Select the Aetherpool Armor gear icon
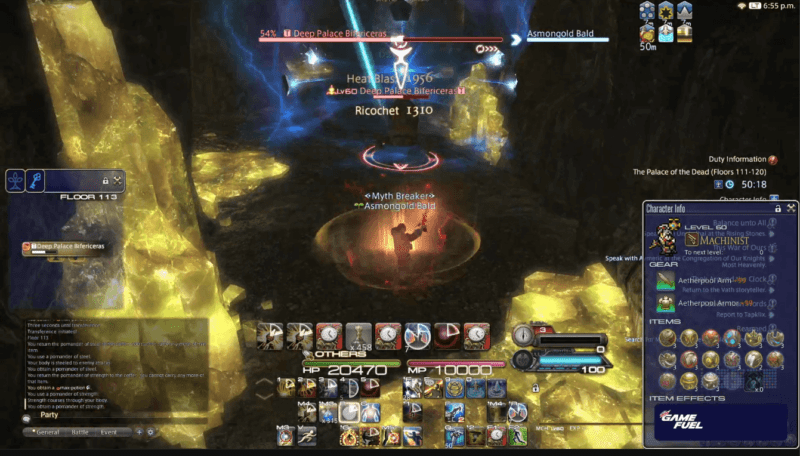This screenshot has height=456, width=800. (x=666, y=302)
